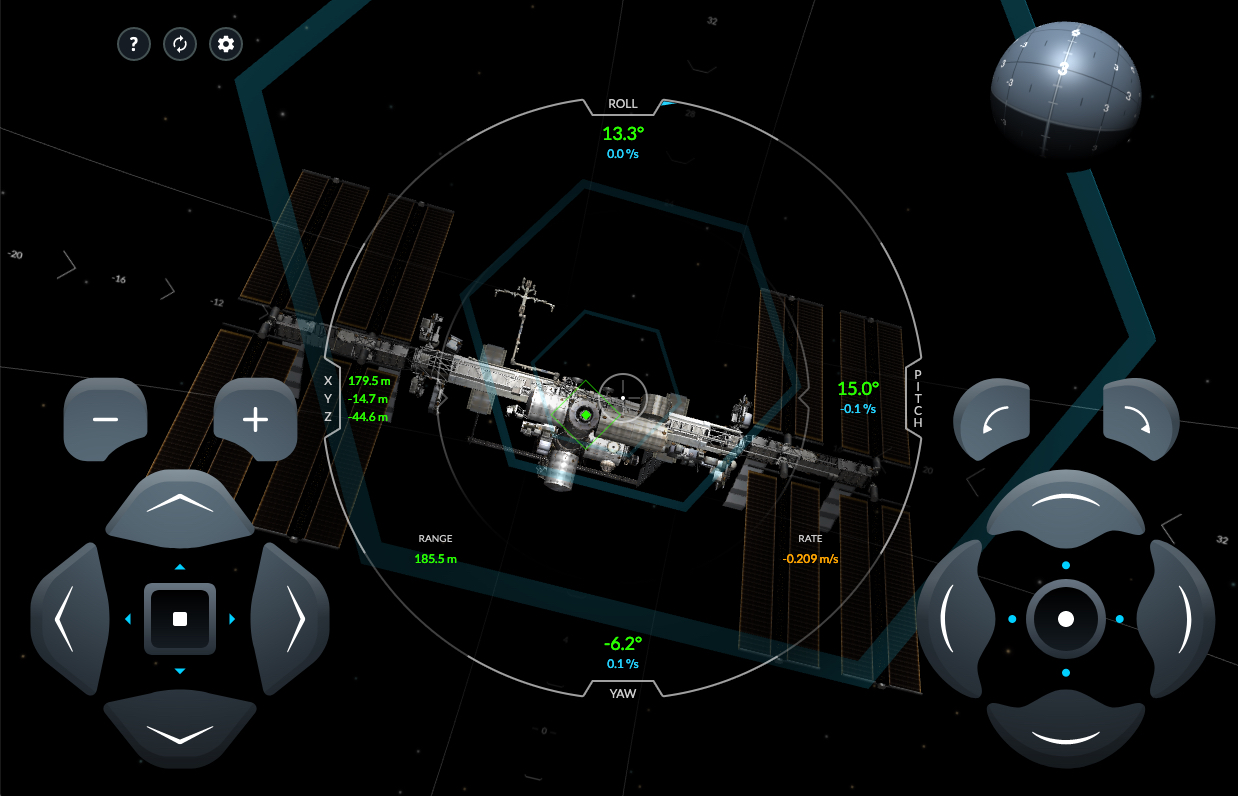Roll counterclockwise using the curved arrow button
Screen dimensions: 1238x796
point(991,419)
